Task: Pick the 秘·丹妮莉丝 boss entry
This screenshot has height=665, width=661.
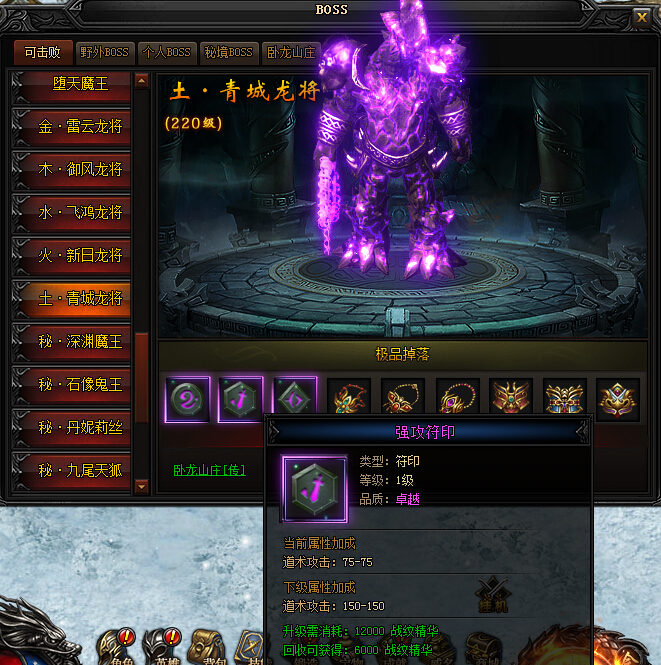Action: pyautogui.click(x=73, y=428)
